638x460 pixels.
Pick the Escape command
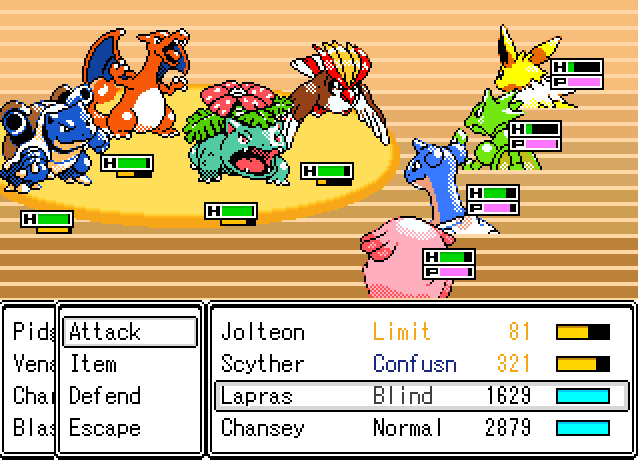coord(128,428)
